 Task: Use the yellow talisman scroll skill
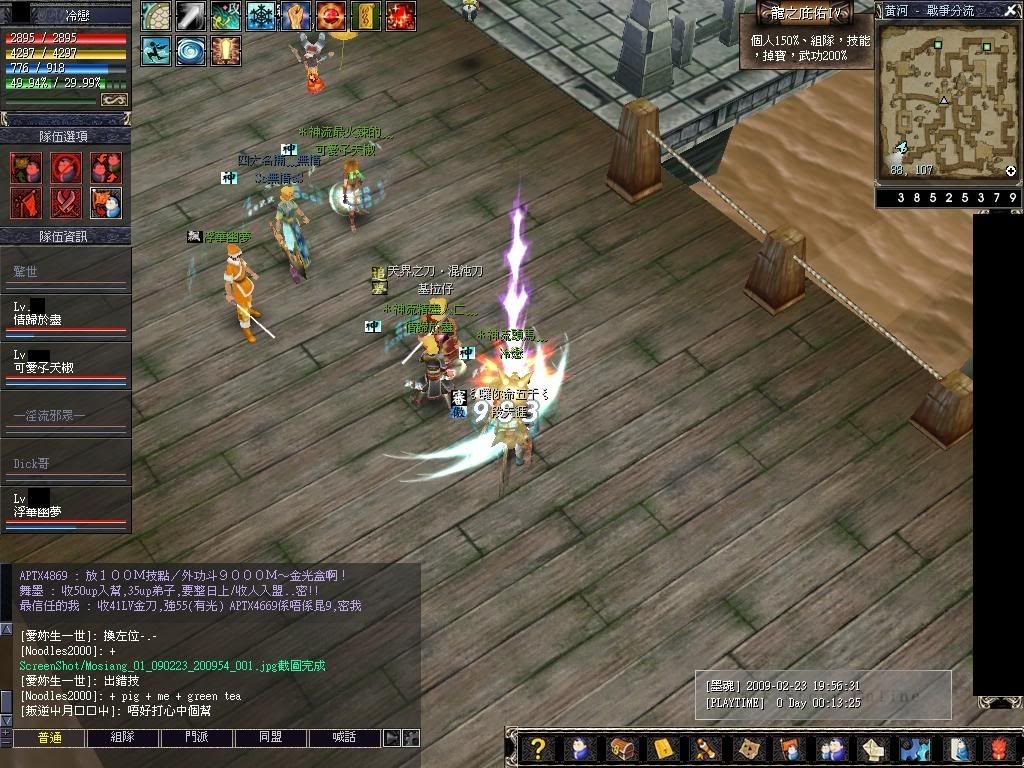click(x=365, y=16)
